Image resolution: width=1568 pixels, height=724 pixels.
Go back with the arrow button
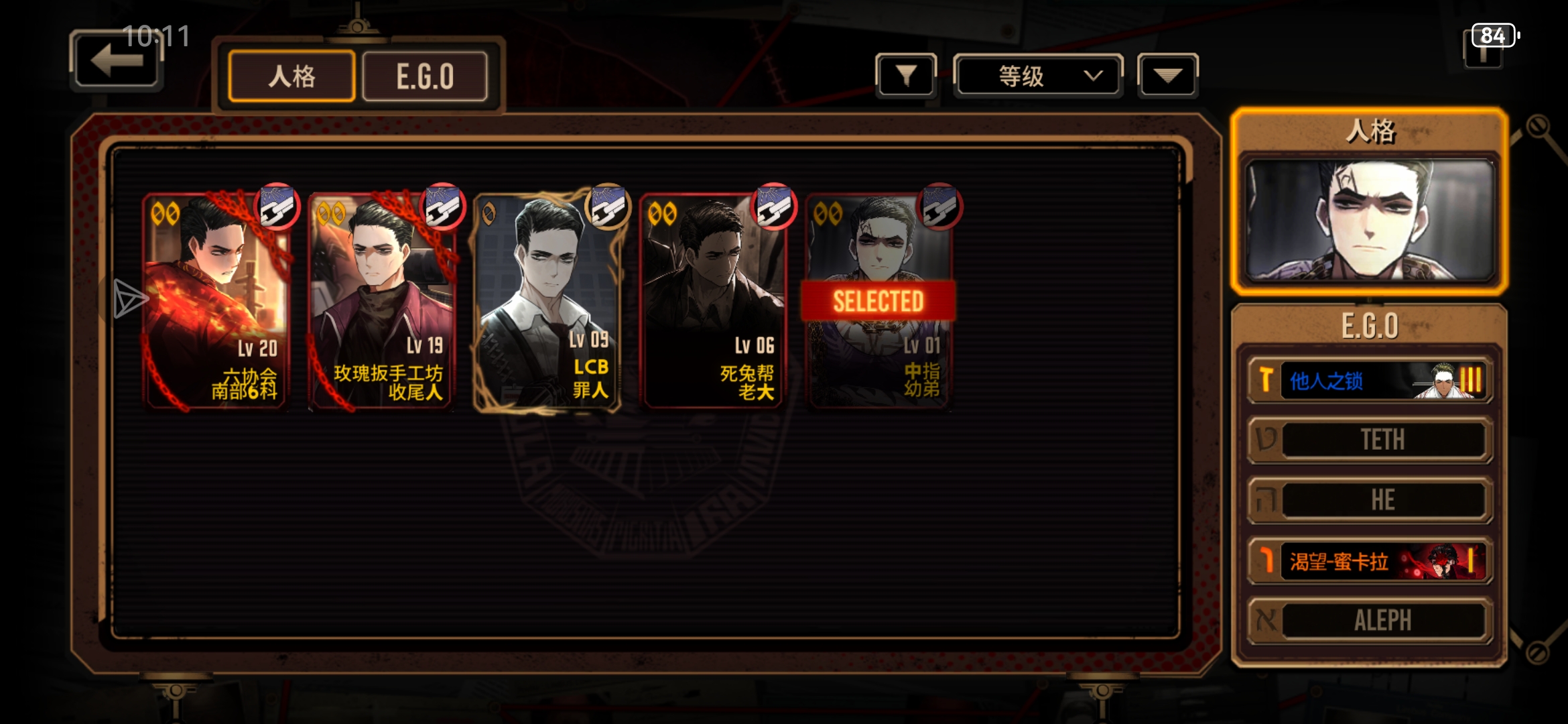click(x=117, y=61)
